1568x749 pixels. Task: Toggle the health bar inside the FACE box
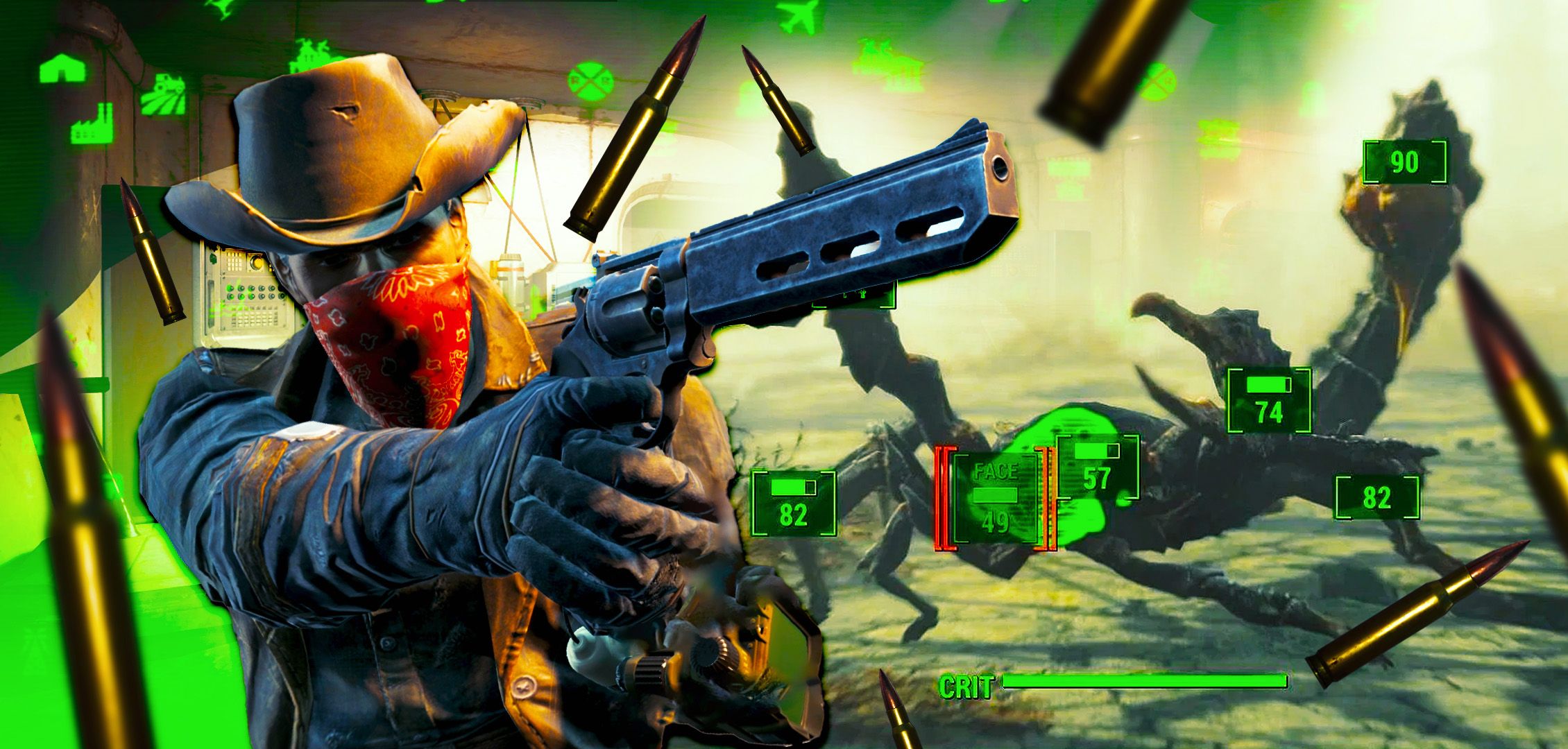[996, 496]
